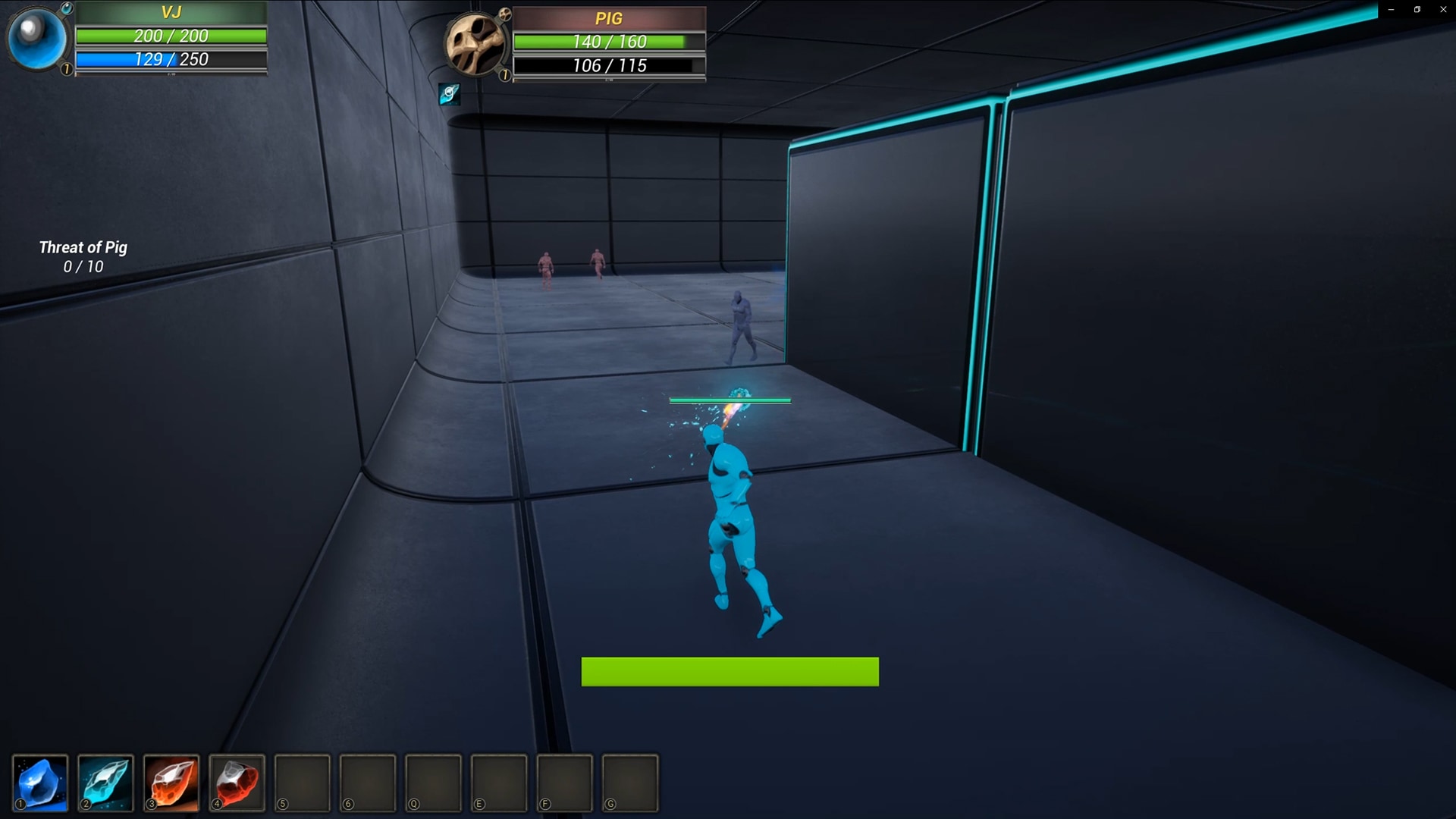
Task: Click empty ability slot 5 on the hotbar
Action: [302, 783]
